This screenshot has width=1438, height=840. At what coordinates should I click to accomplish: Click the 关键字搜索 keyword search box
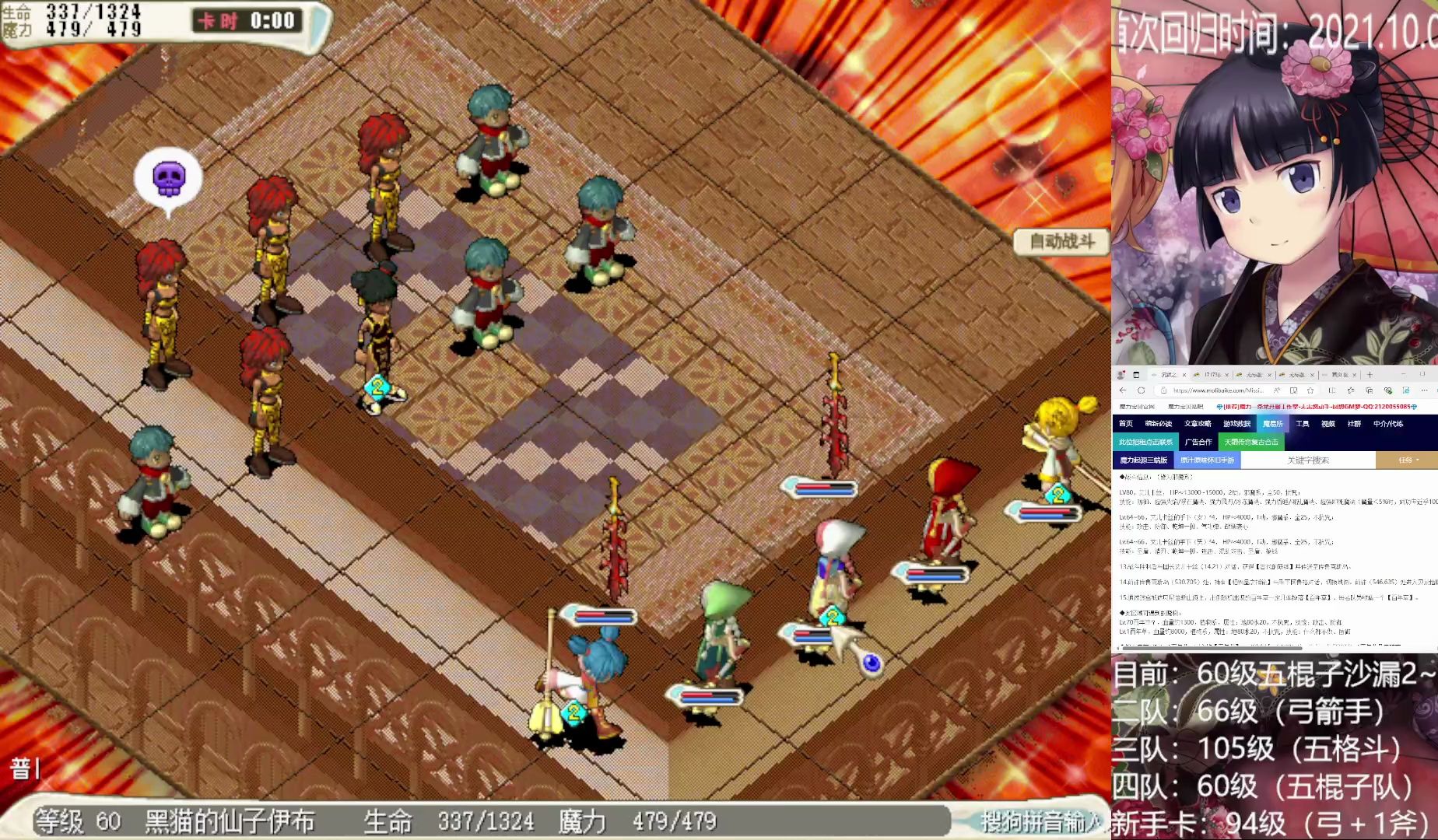(x=1308, y=460)
